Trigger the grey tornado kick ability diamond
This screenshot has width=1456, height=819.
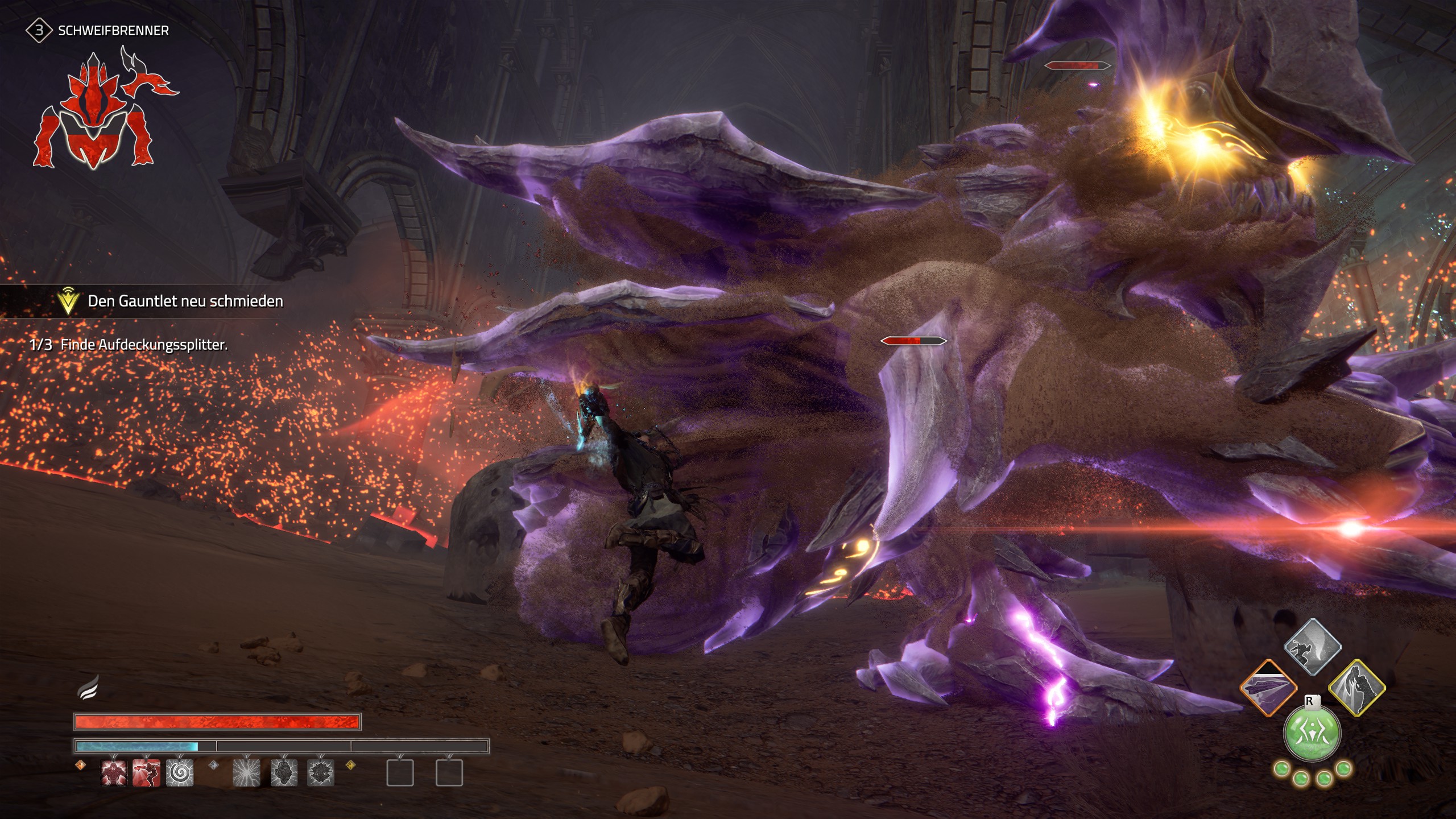point(1313,647)
